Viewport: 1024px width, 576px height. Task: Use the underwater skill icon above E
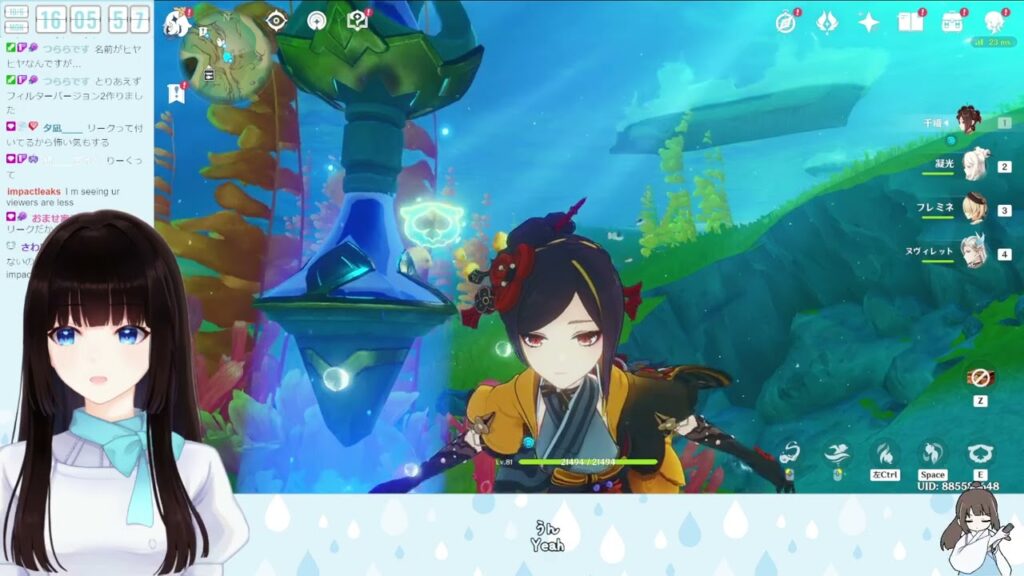(980, 453)
